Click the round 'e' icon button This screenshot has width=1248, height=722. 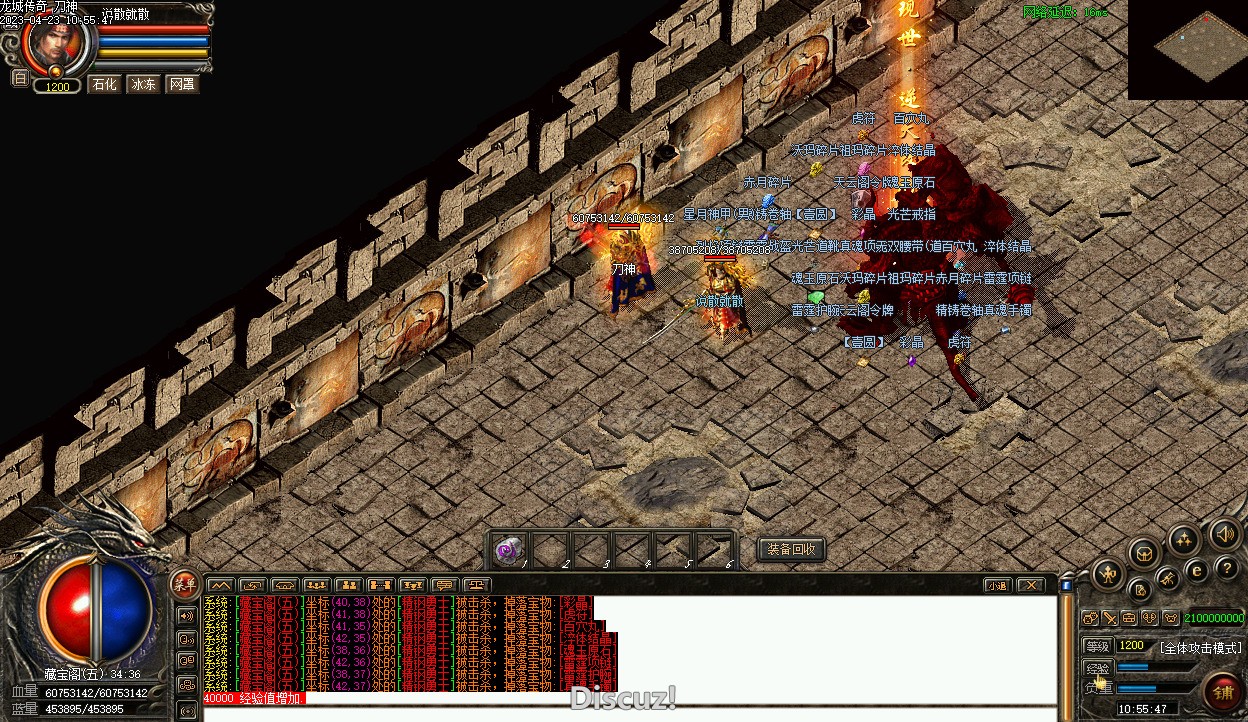point(1196,571)
